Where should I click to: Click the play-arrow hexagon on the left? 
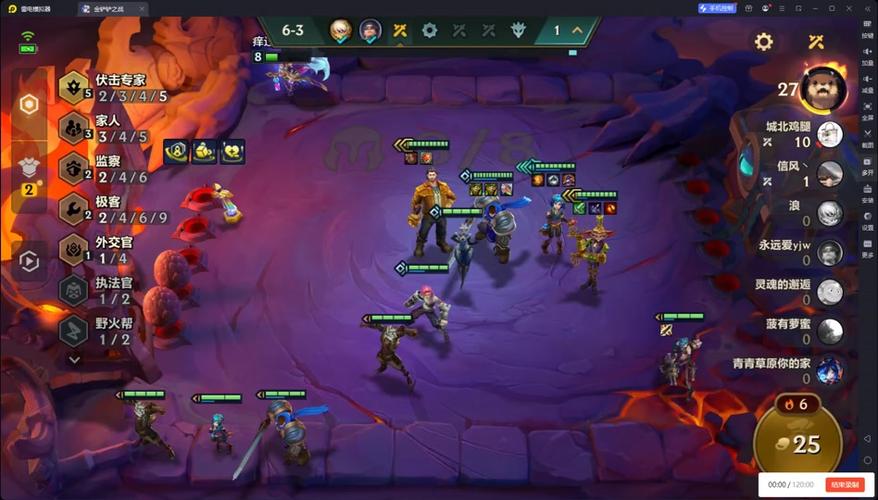point(30,262)
